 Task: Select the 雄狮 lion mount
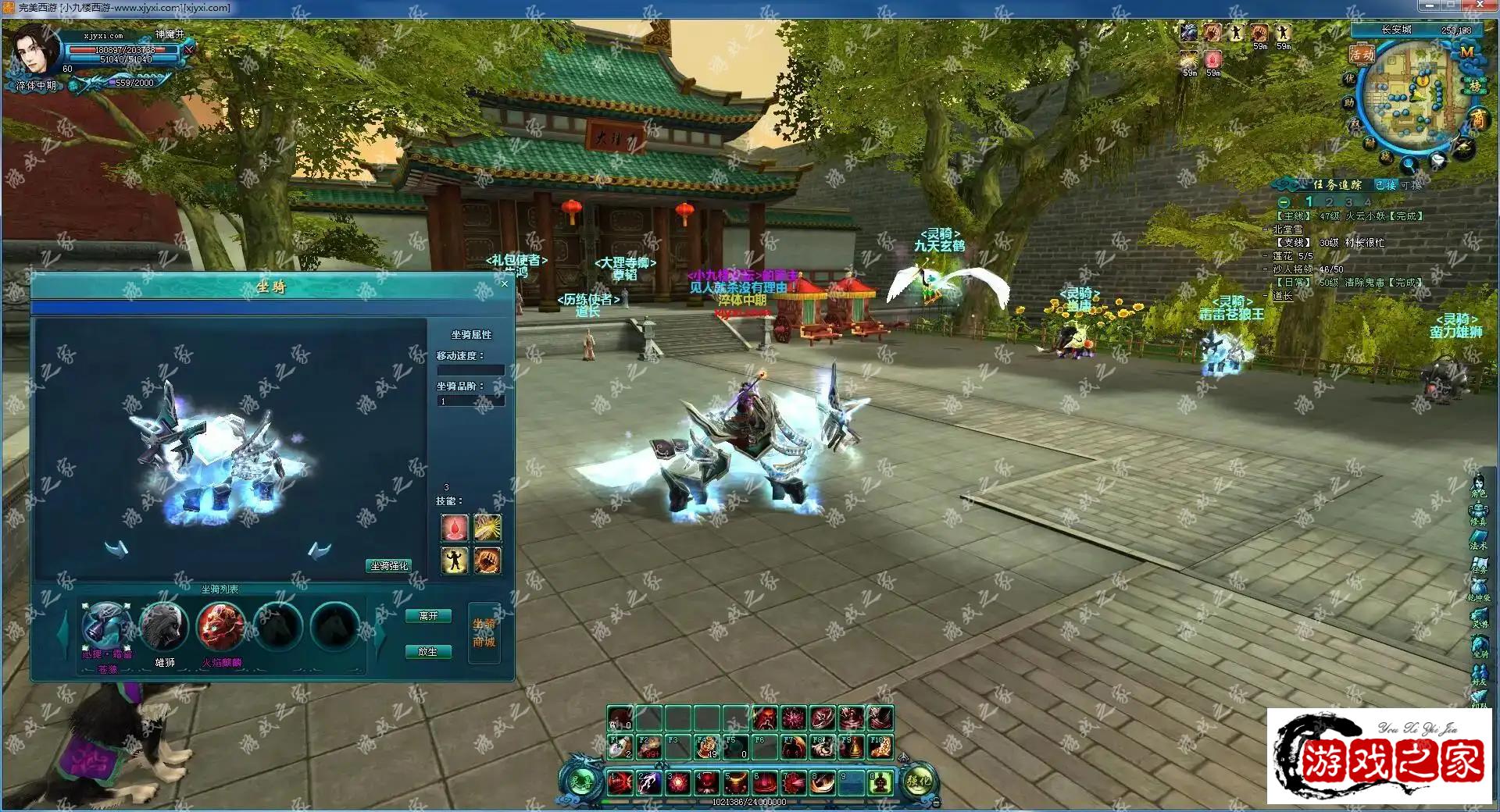[x=164, y=626]
